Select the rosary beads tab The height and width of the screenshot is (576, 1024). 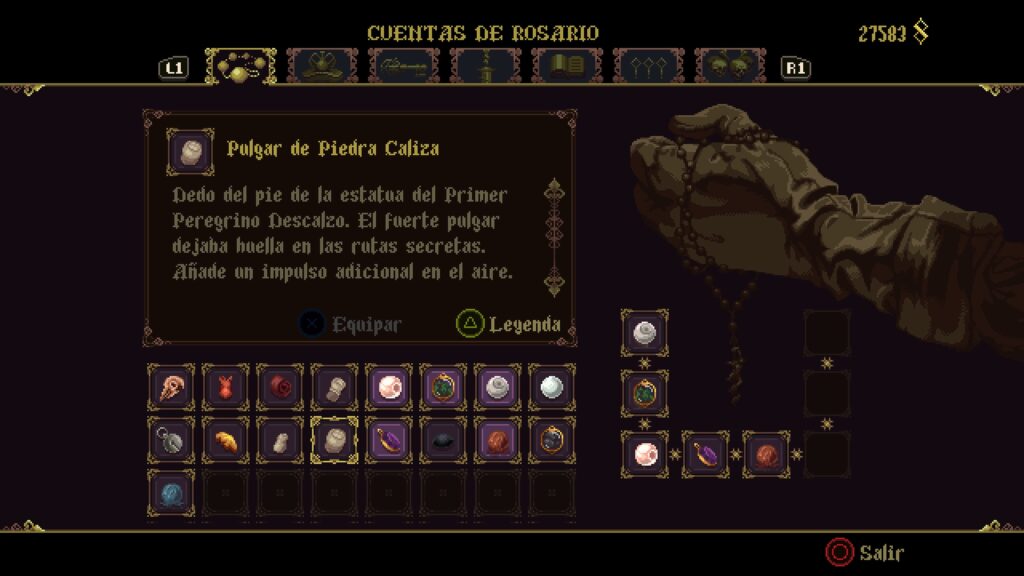coord(241,66)
